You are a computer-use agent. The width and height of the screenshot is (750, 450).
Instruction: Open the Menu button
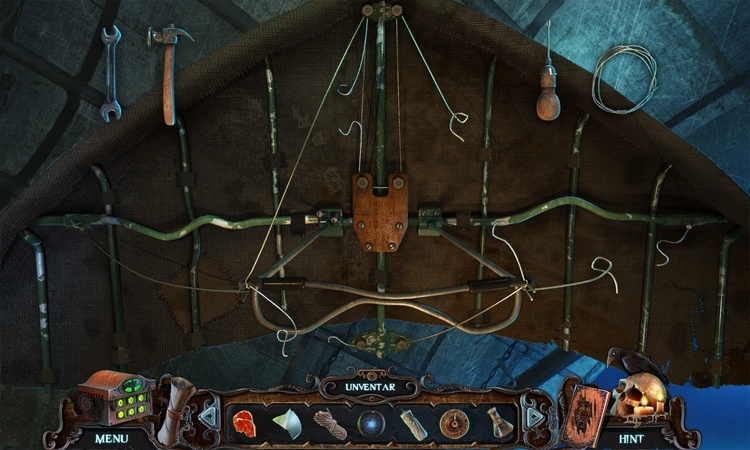coord(112,437)
